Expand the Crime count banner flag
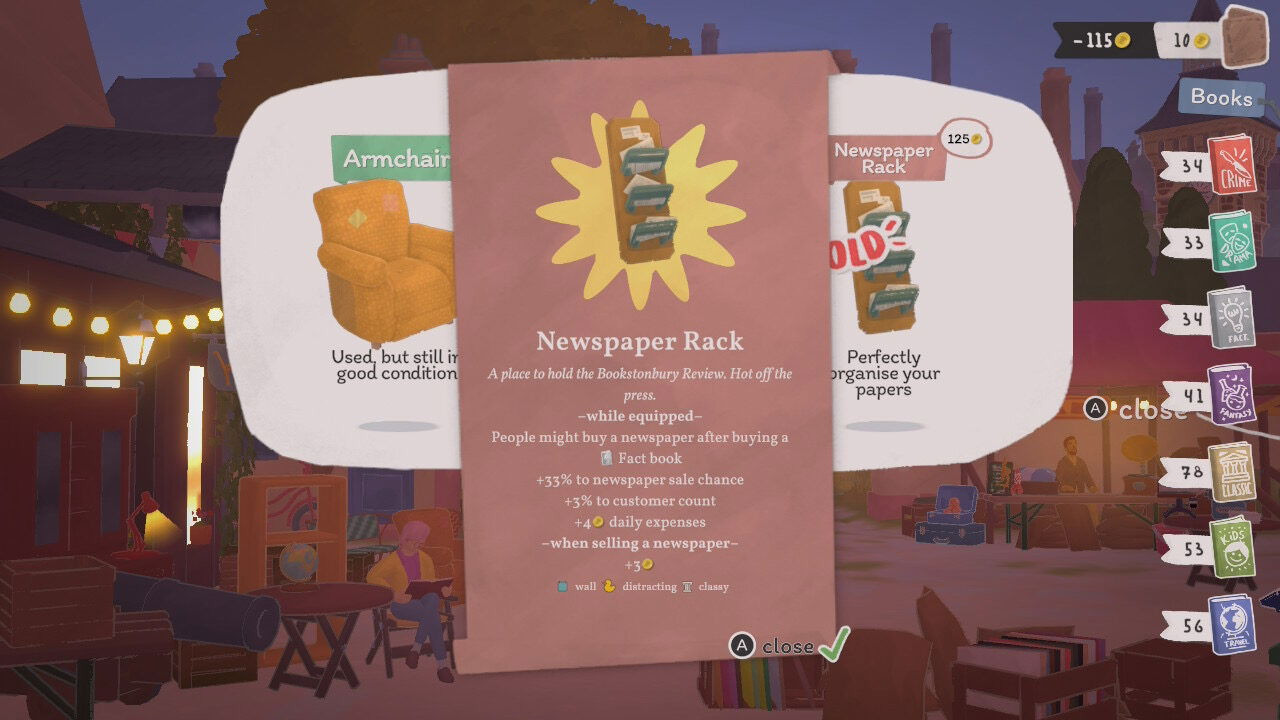 [x=1185, y=164]
